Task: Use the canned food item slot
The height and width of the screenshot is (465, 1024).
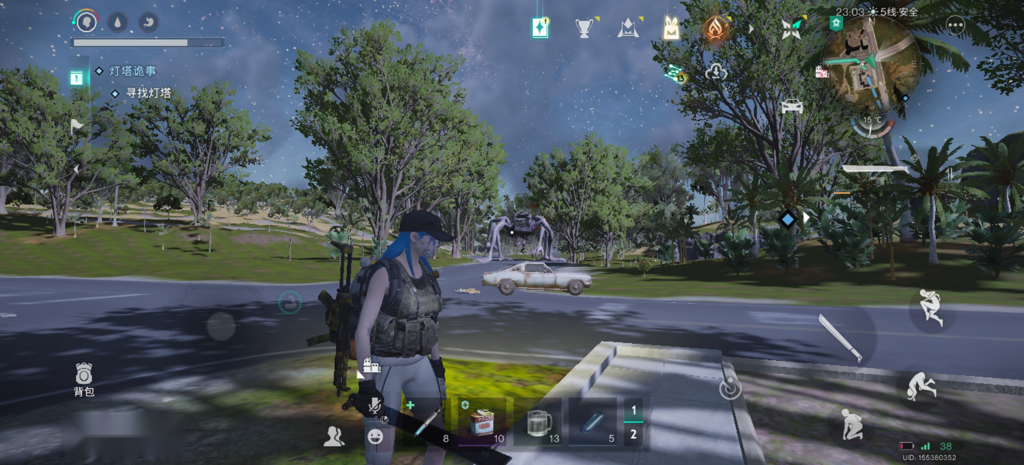Action: pyautogui.click(x=484, y=421)
